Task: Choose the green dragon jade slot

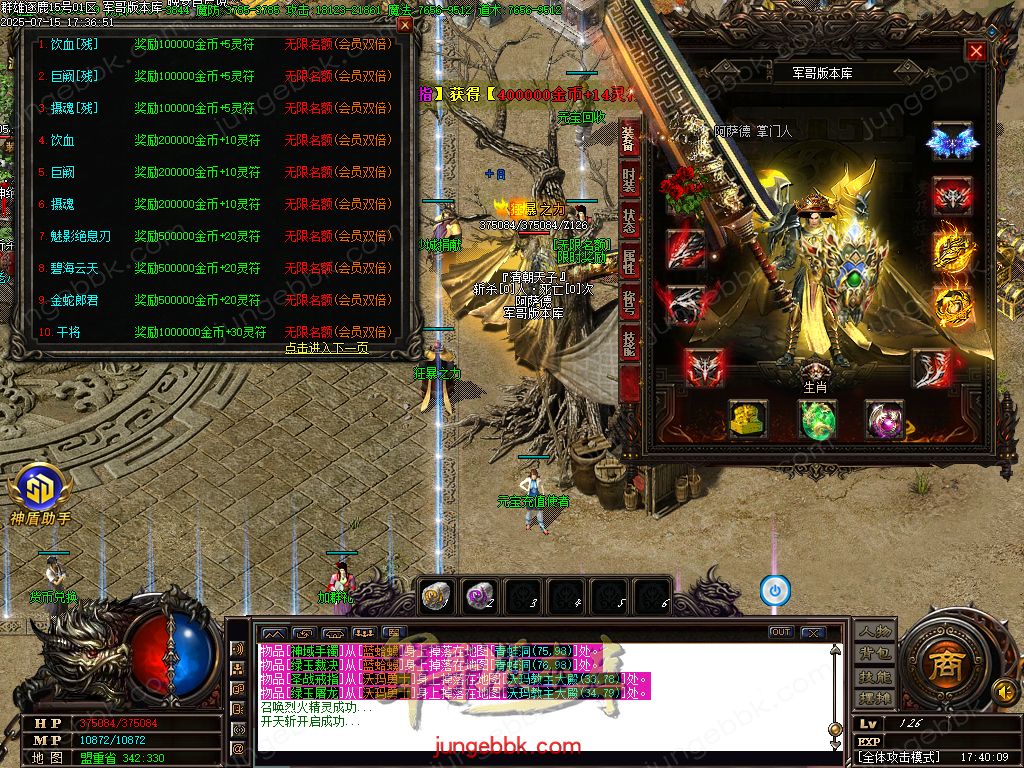Action: point(817,419)
